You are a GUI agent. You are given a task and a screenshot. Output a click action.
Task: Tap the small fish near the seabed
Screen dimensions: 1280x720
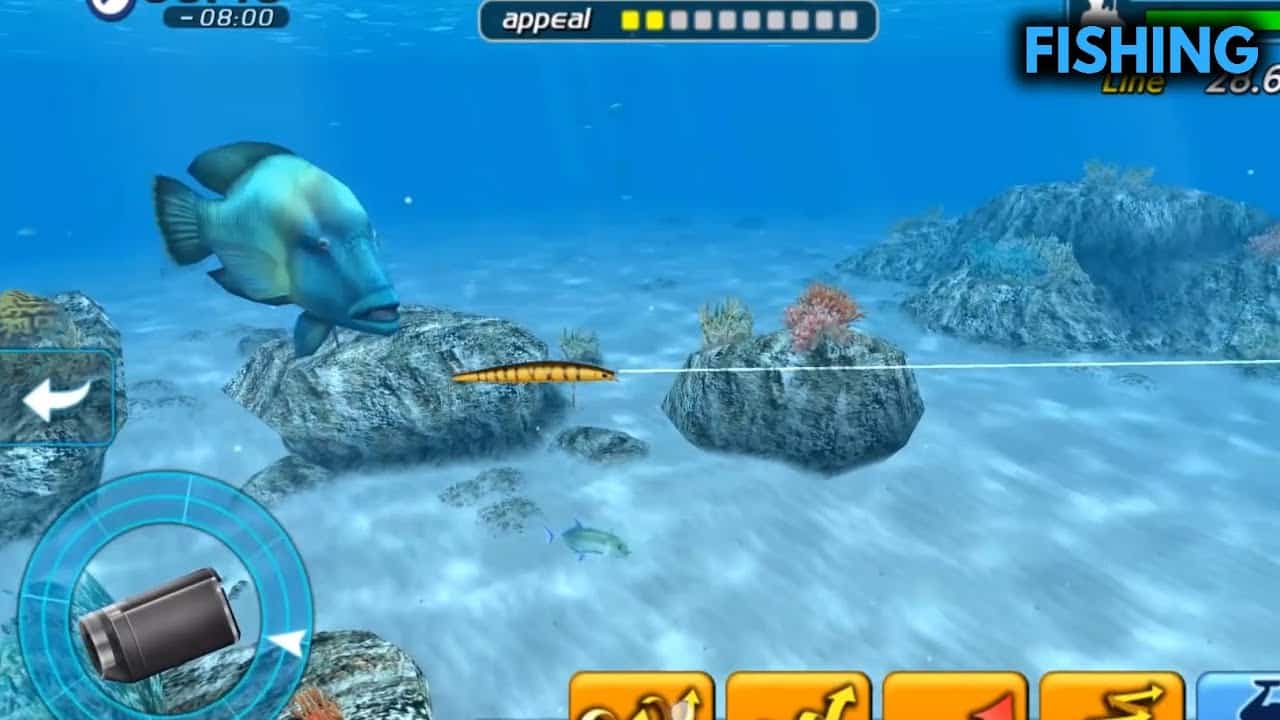(x=585, y=538)
